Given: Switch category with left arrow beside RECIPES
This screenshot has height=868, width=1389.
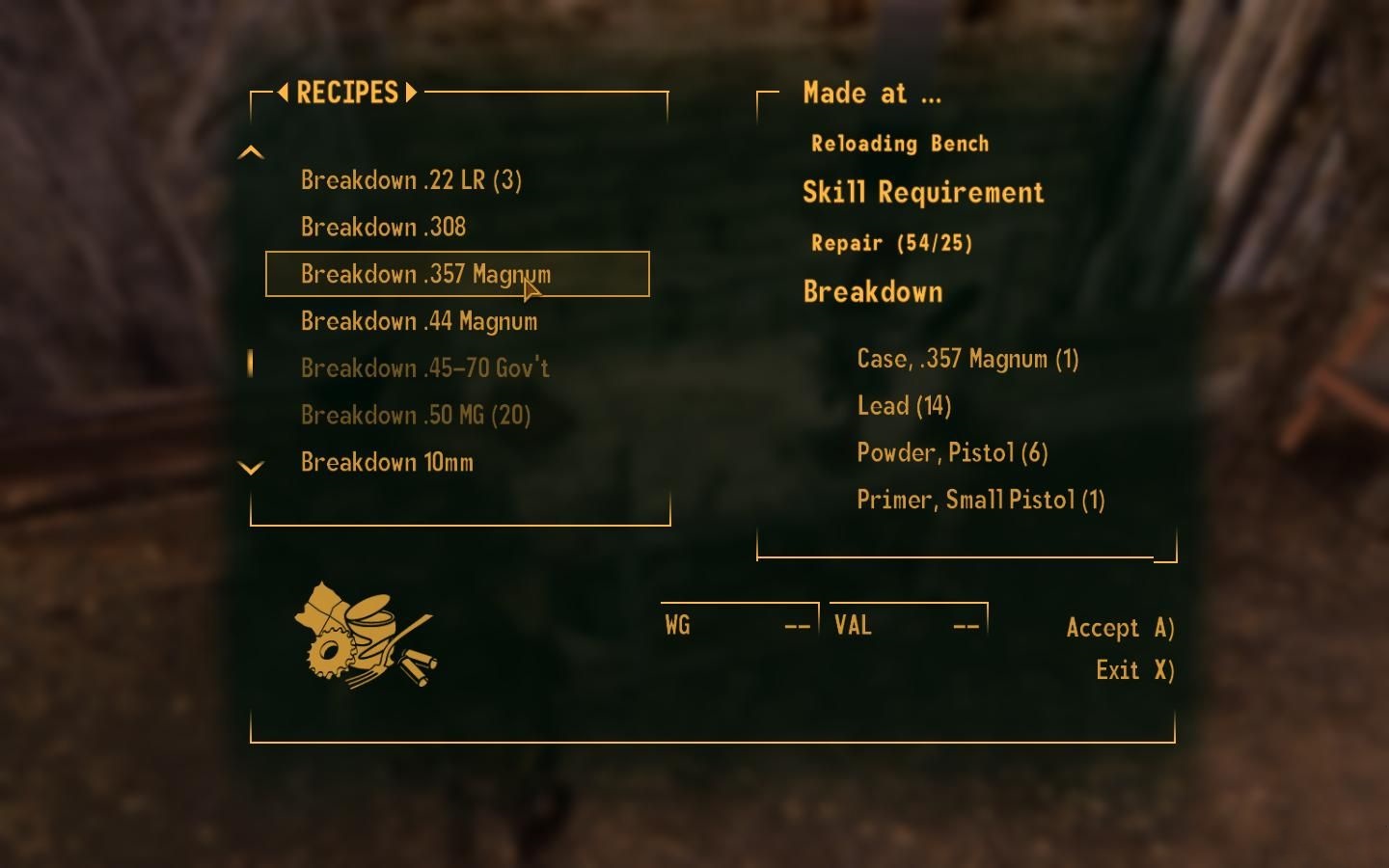Looking at the screenshot, I should [x=283, y=93].
